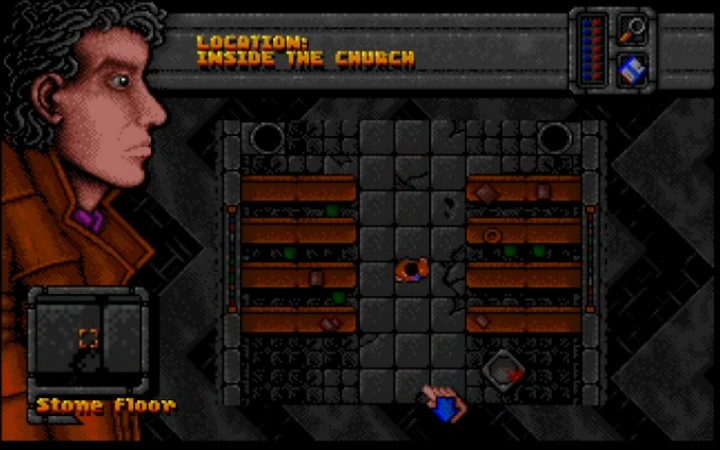Viewport: 720px width, 450px height.
Task: Click the magnifying glass examine icon
Action: (x=632, y=28)
